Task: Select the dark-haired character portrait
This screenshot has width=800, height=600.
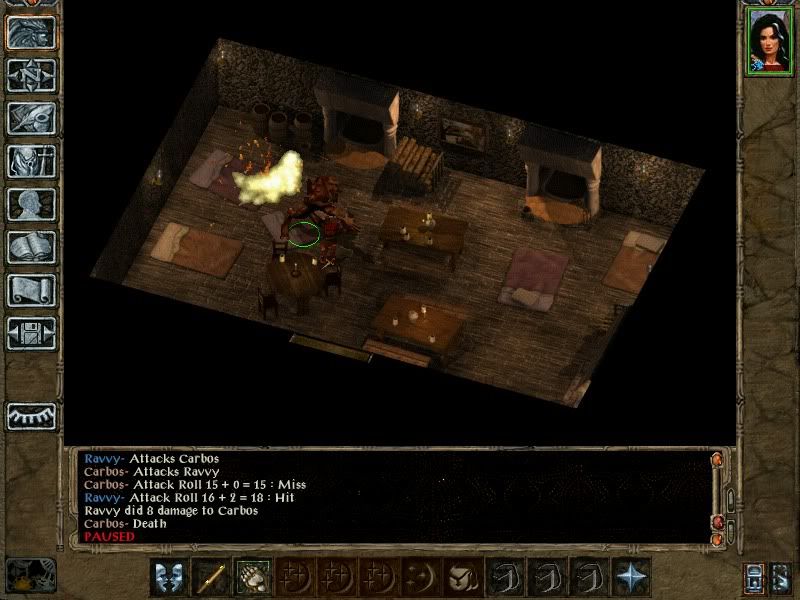Action: pyautogui.click(x=767, y=40)
